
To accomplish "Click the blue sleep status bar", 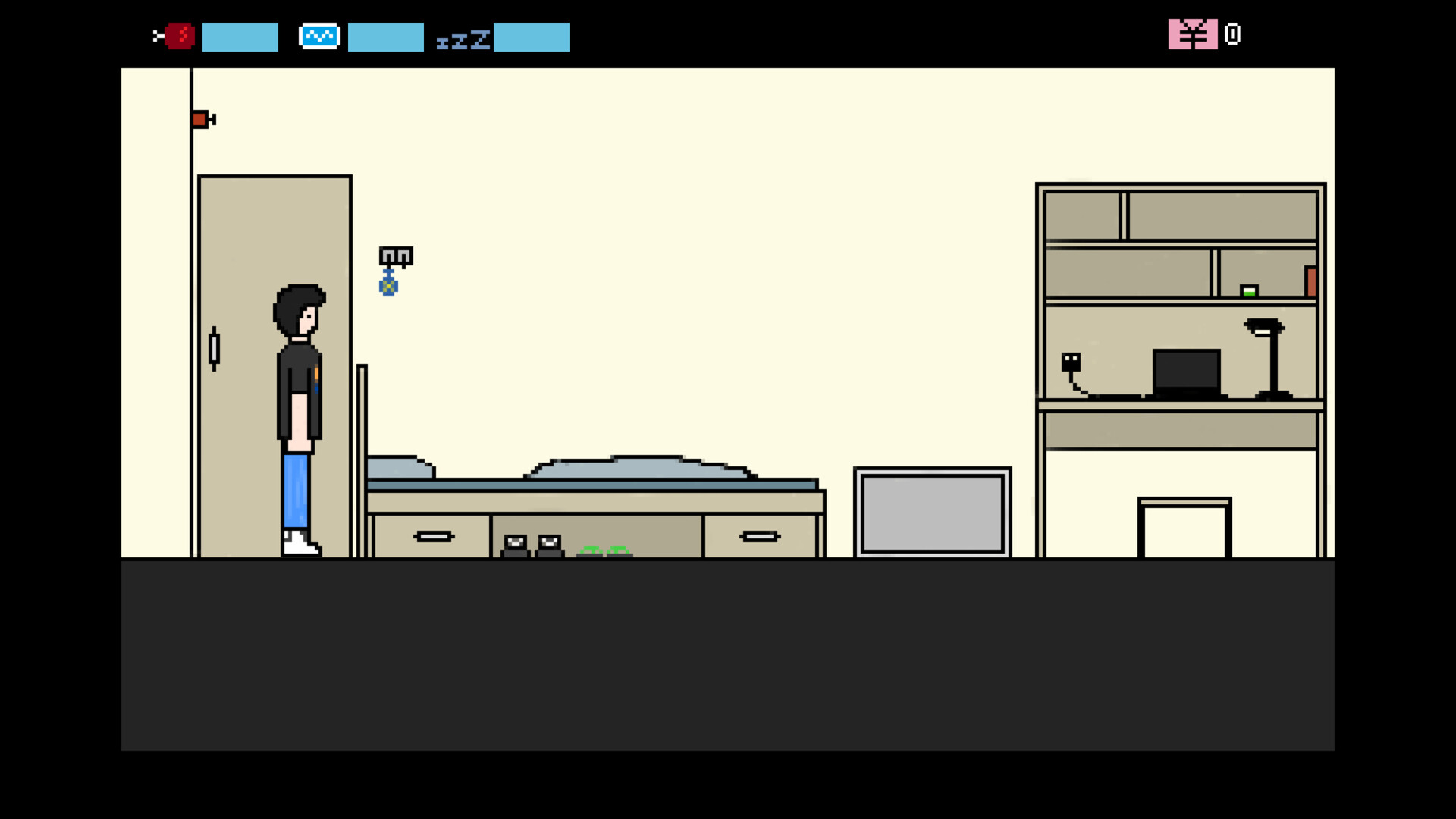I will pos(532,37).
